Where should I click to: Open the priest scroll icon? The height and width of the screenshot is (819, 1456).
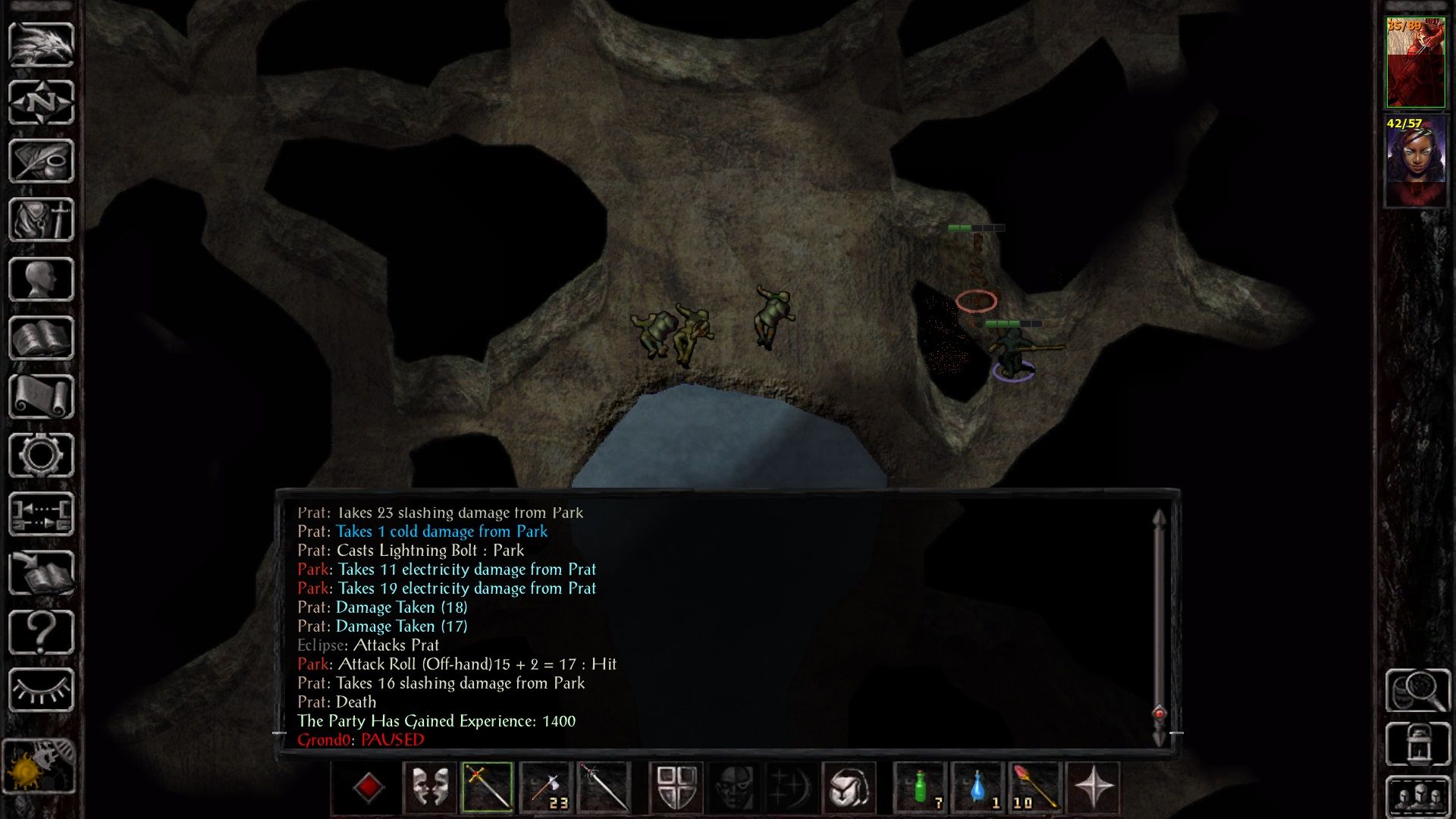41,397
